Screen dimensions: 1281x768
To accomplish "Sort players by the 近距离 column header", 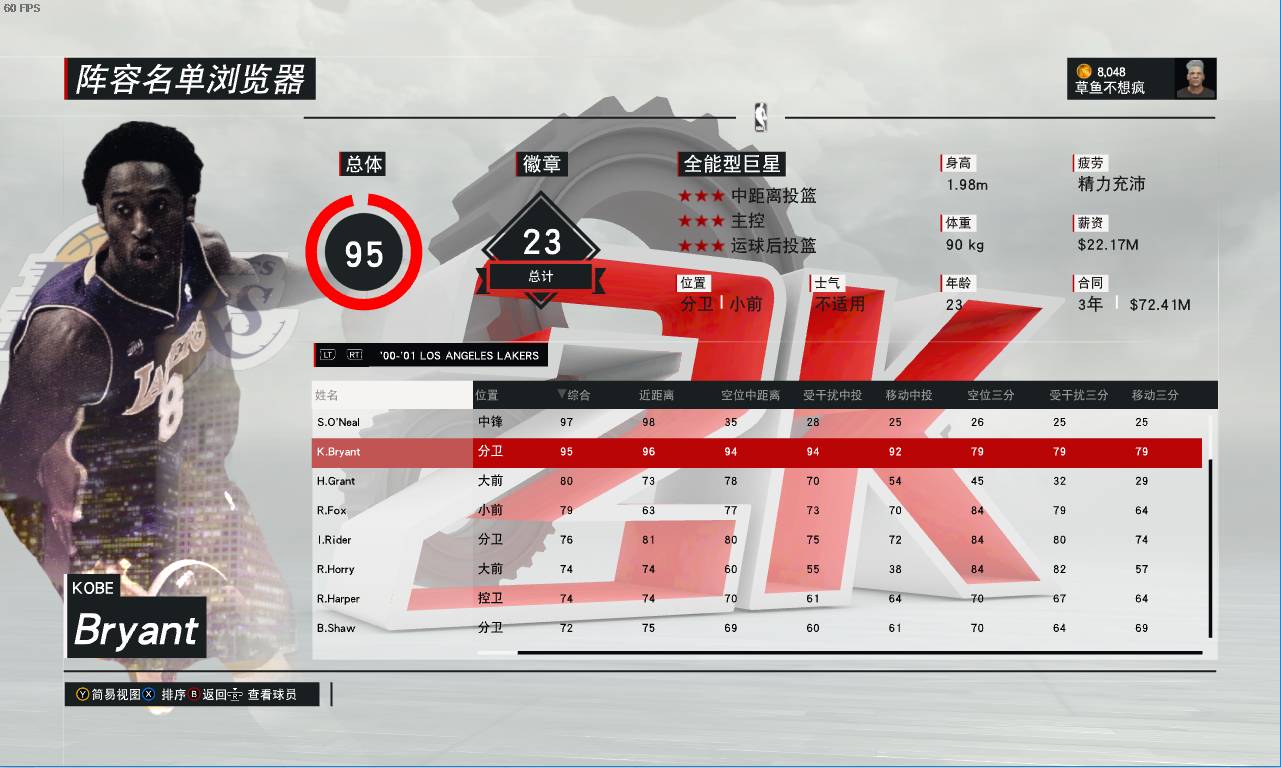I will click(657, 395).
